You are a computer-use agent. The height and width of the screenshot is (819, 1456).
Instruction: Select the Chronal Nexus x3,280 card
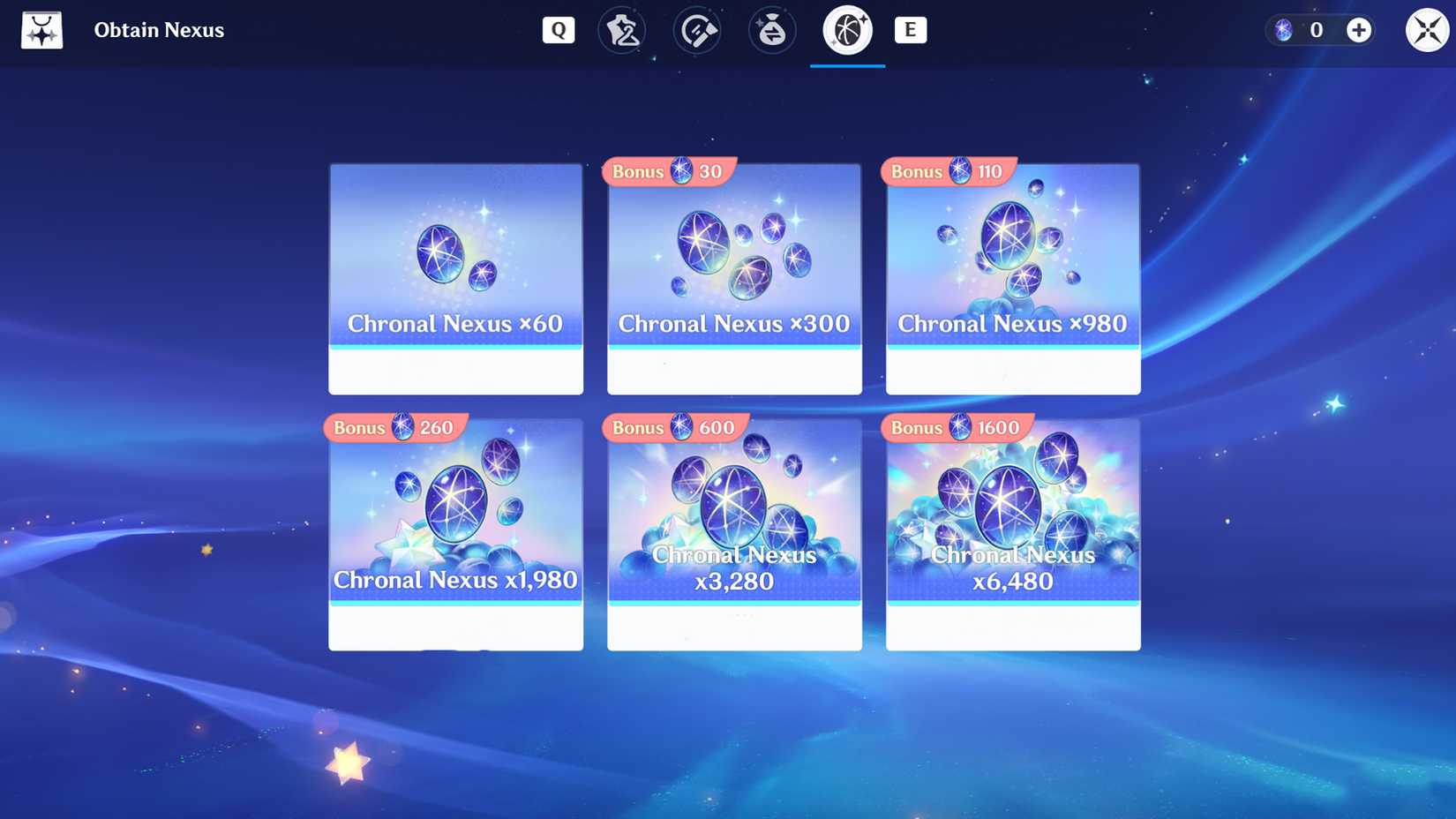click(733, 534)
